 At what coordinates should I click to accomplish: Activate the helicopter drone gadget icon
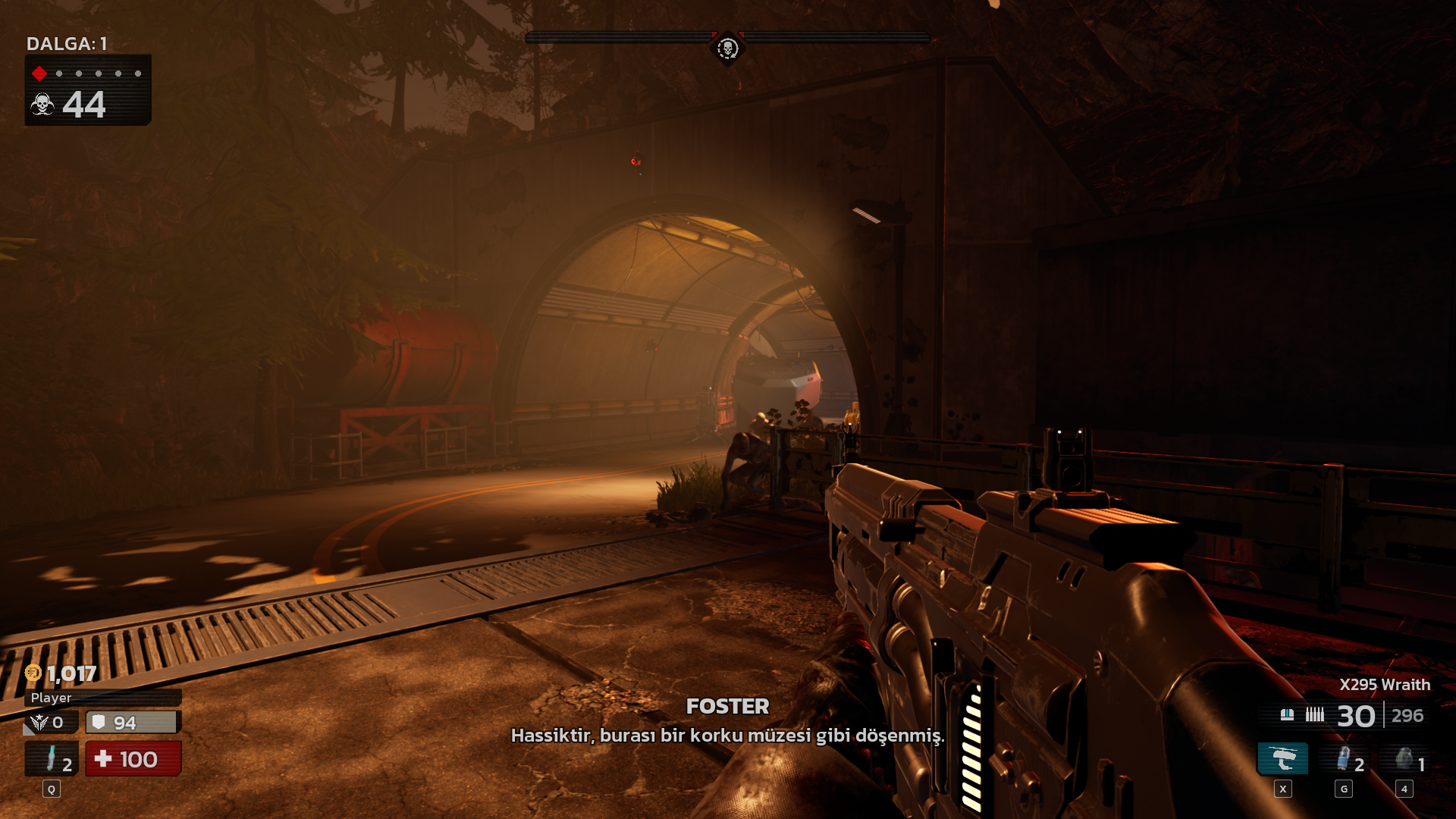[1283, 759]
